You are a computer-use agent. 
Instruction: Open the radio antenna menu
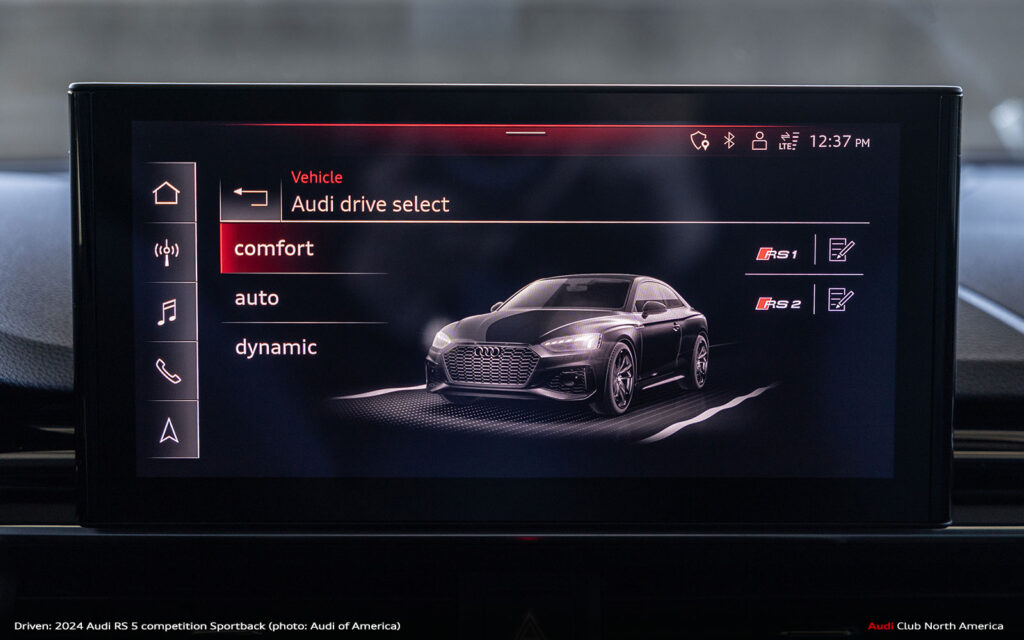pyautogui.click(x=166, y=251)
